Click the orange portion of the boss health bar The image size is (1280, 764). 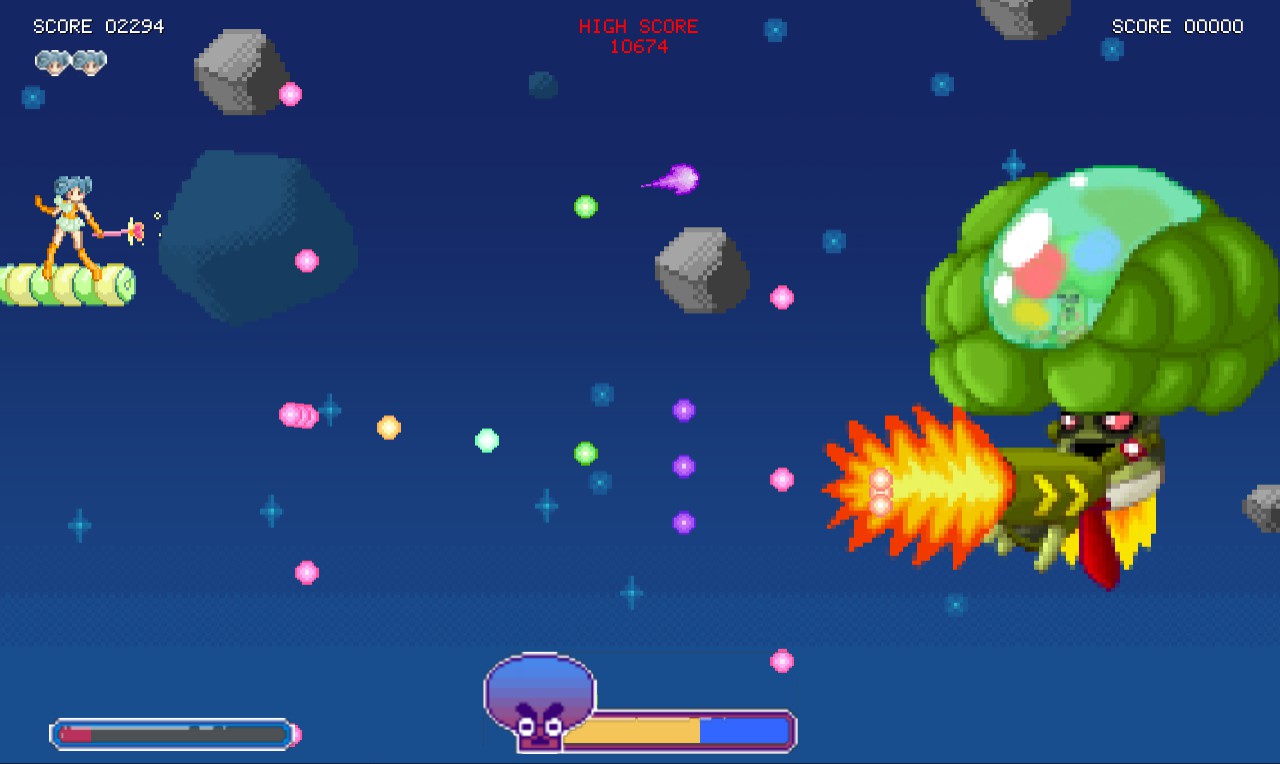point(630,731)
